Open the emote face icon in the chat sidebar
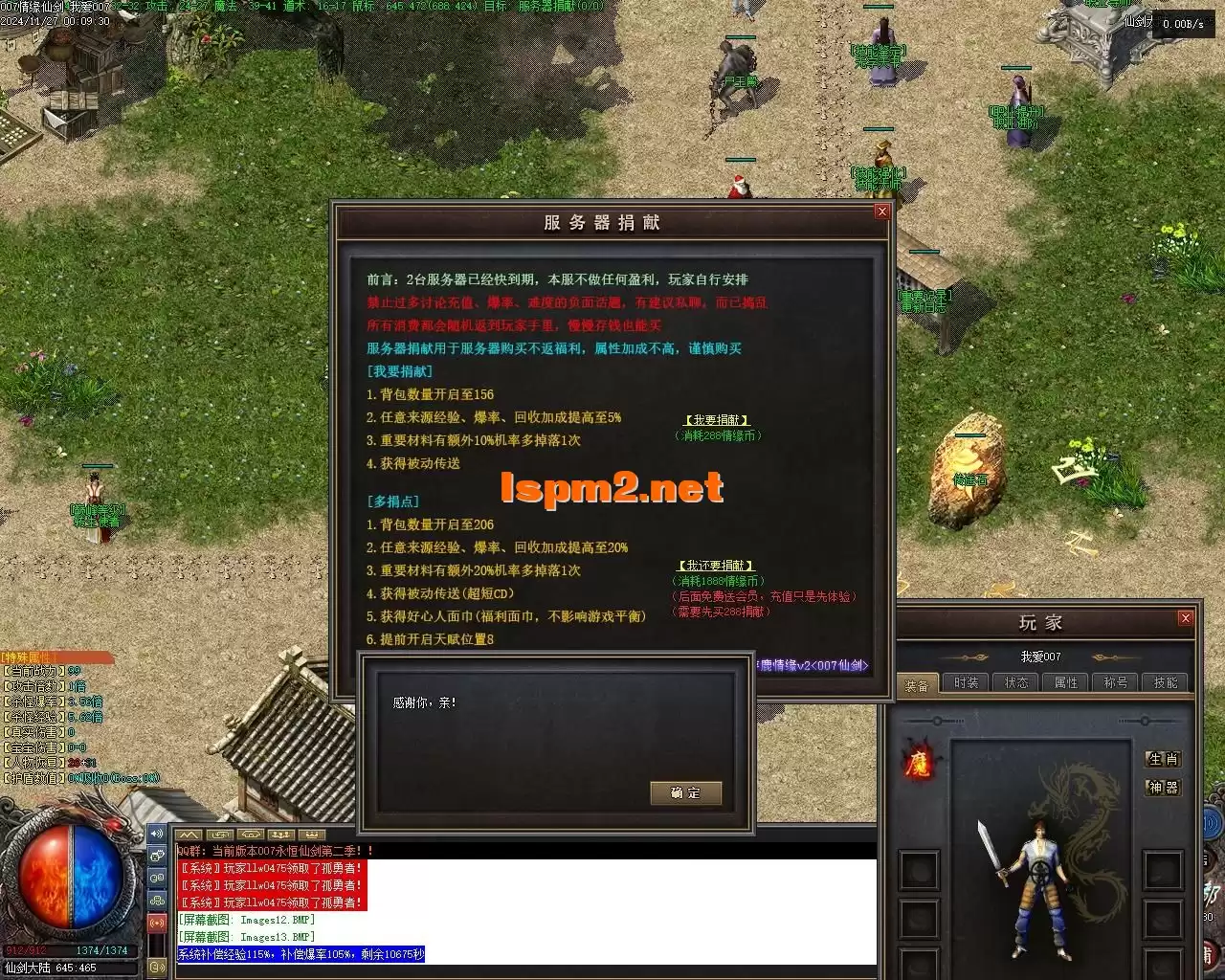The image size is (1225, 980). [x=157, y=856]
